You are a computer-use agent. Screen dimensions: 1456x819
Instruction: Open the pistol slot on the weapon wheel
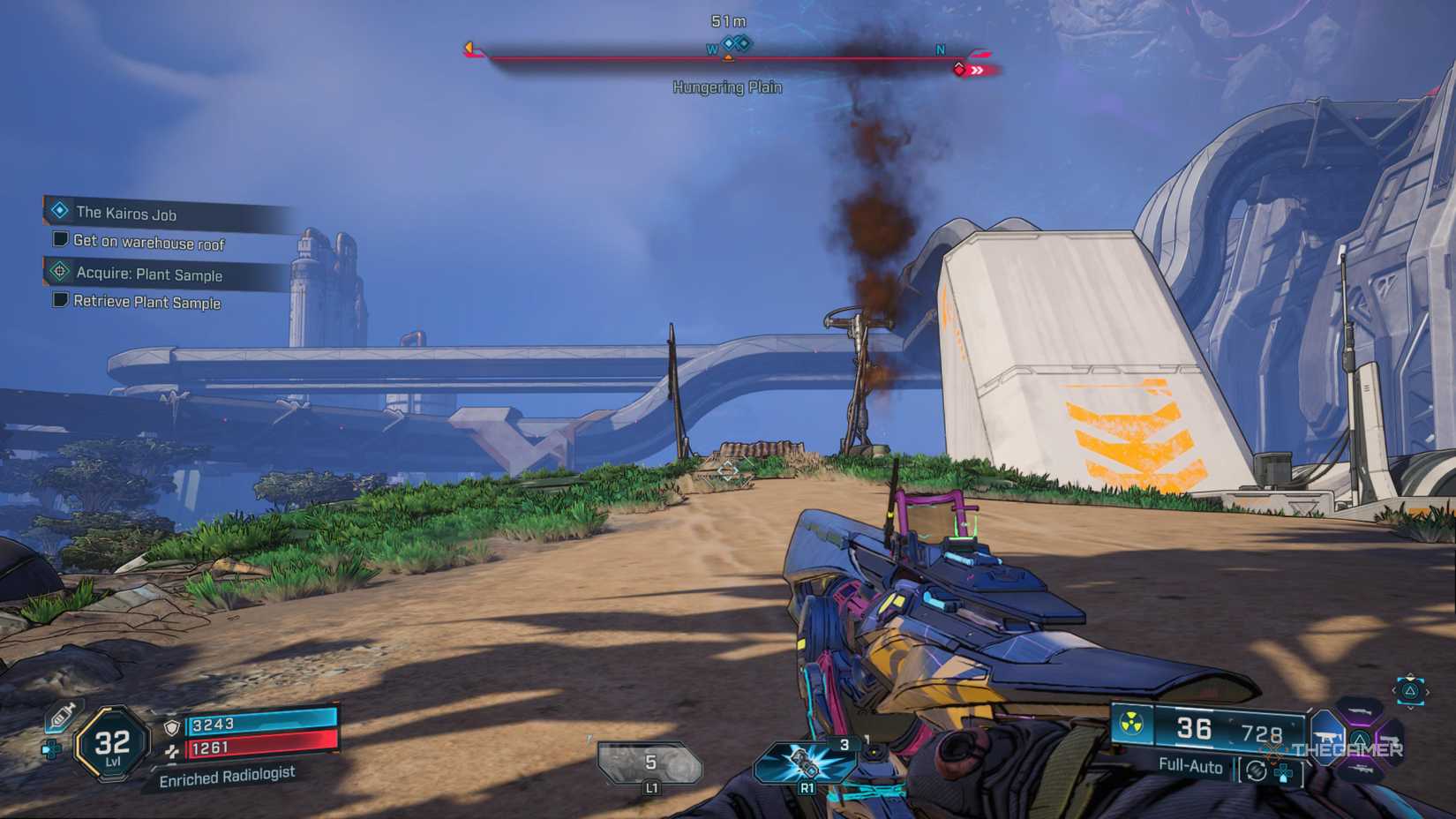(x=1391, y=740)
